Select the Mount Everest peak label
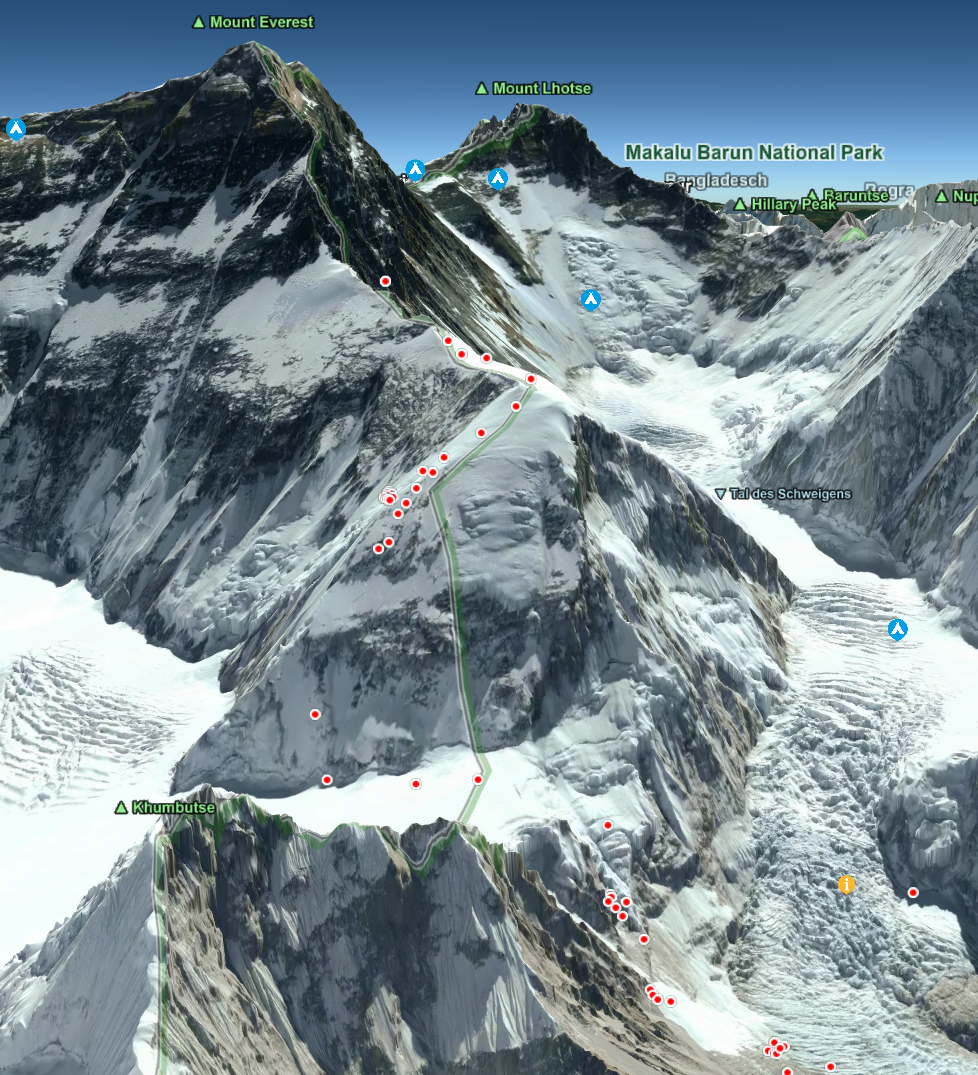Viewport: 978px width, 1075px height. pyautogui.click(x=261, y=22)
